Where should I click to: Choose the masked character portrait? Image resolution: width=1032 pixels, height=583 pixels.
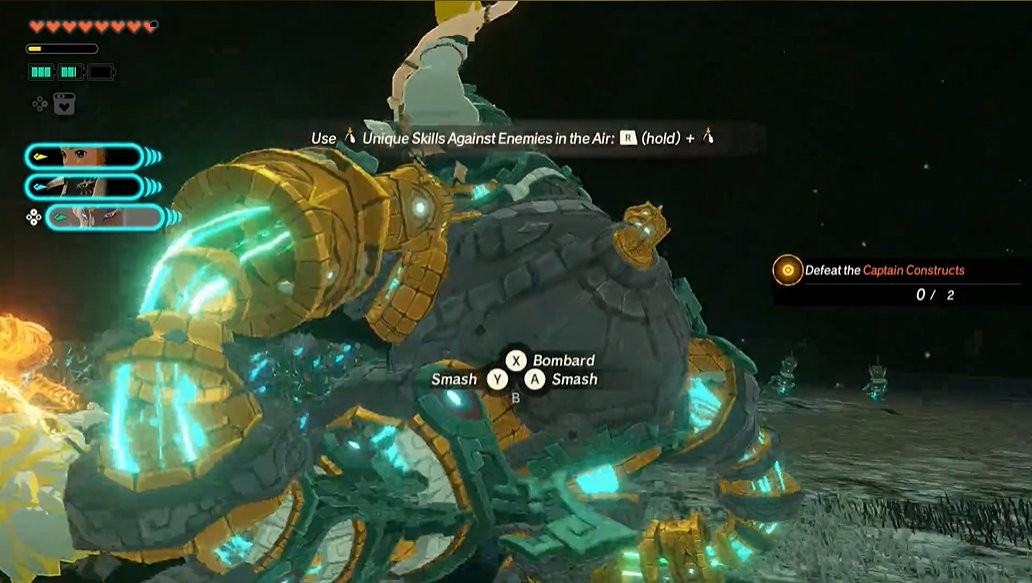(x=85, y=187)
